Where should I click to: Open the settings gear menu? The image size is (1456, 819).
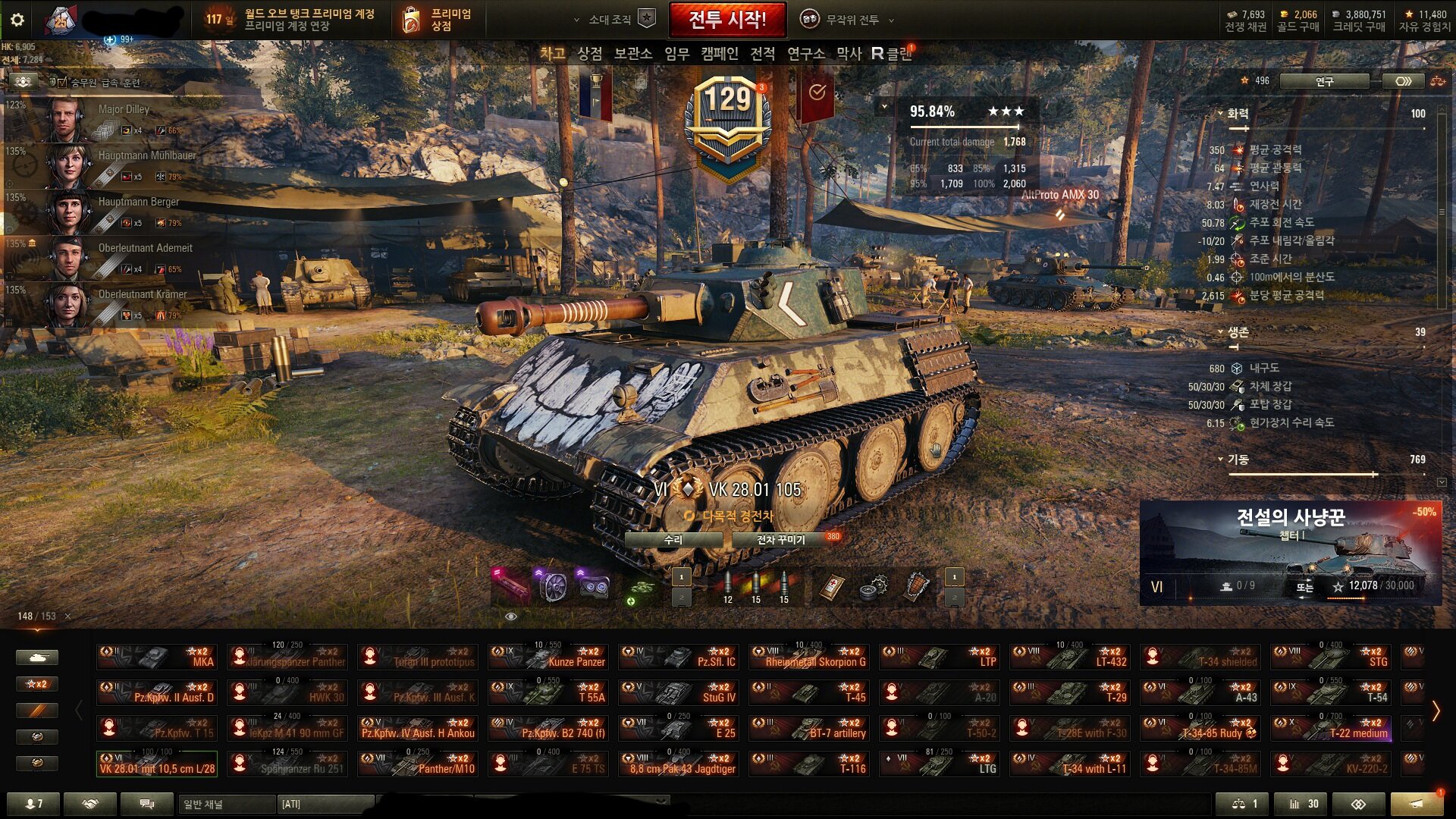pos(17,20)
